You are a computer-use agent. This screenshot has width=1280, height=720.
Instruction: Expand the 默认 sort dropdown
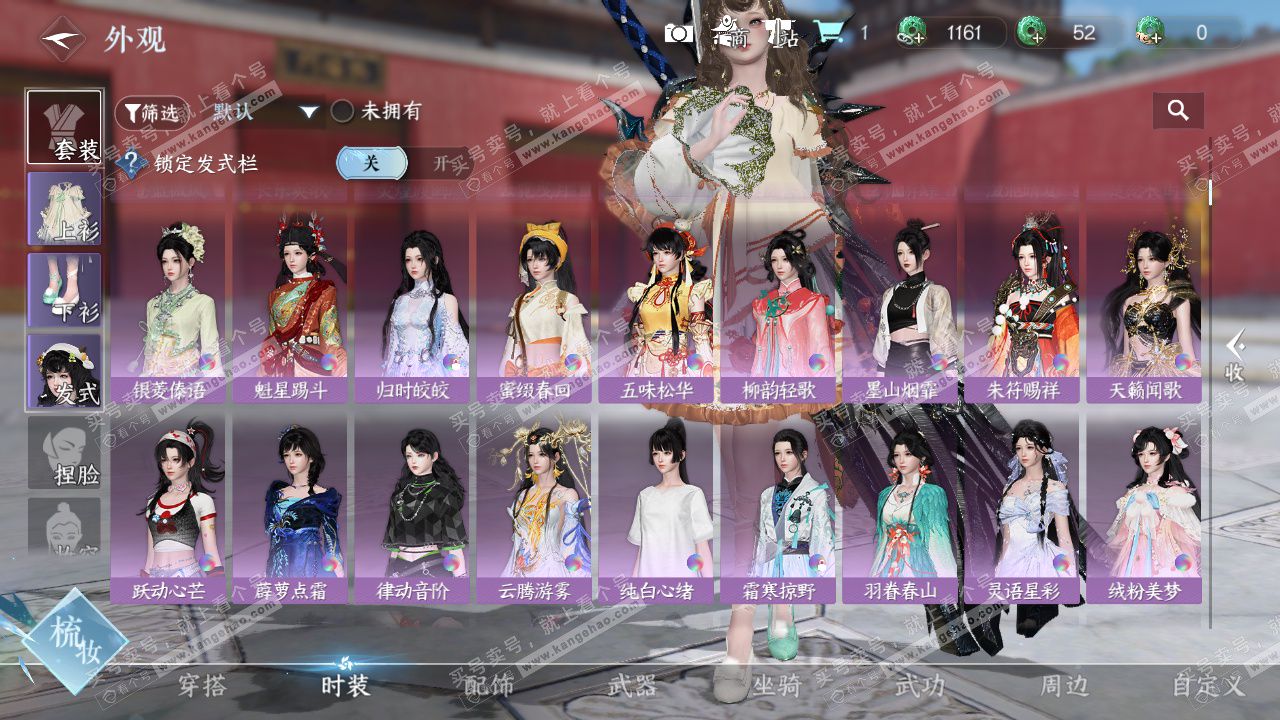pyautogui.click(x=310, y=112)
